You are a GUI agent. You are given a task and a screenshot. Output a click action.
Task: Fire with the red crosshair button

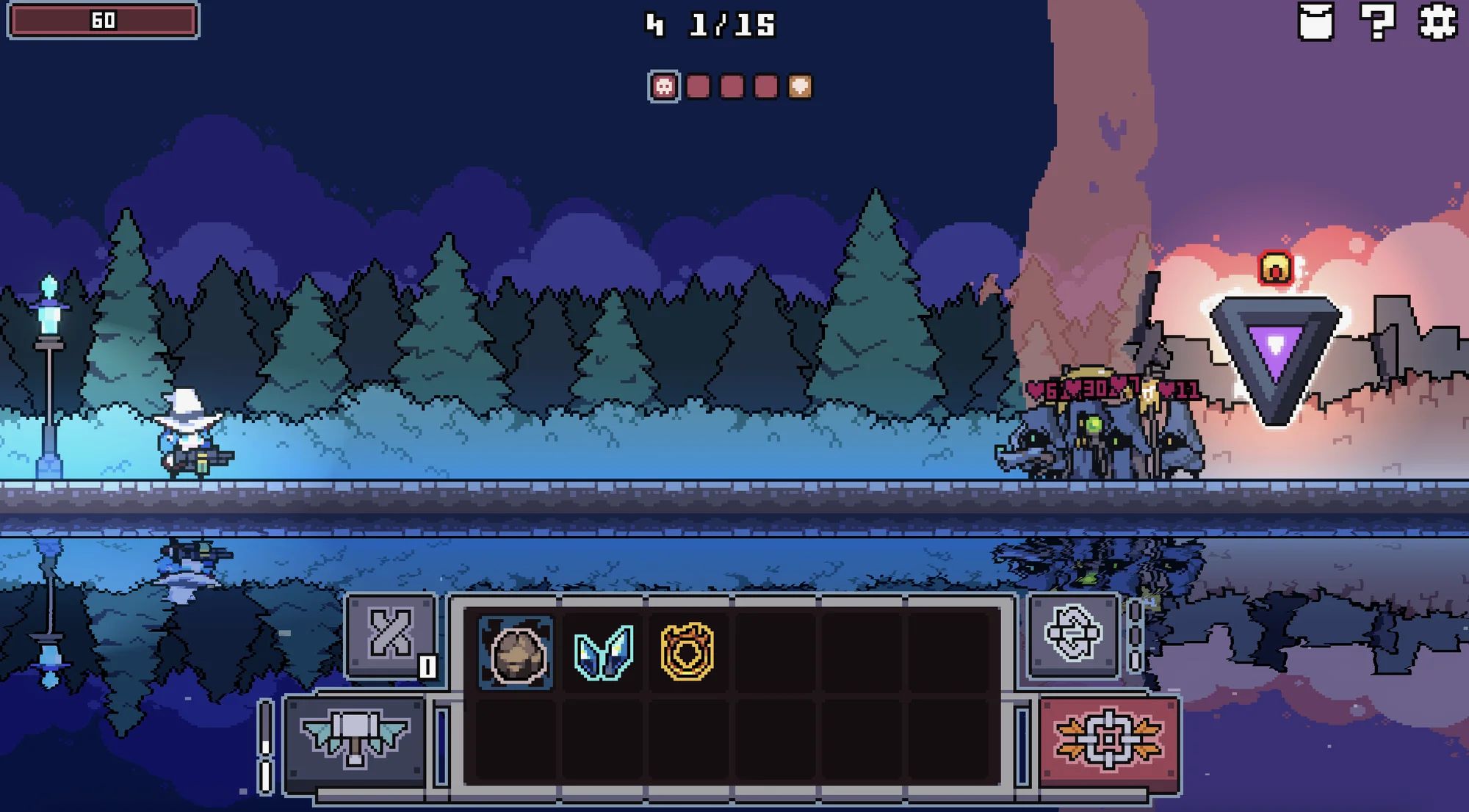(x=1109, y=740)
